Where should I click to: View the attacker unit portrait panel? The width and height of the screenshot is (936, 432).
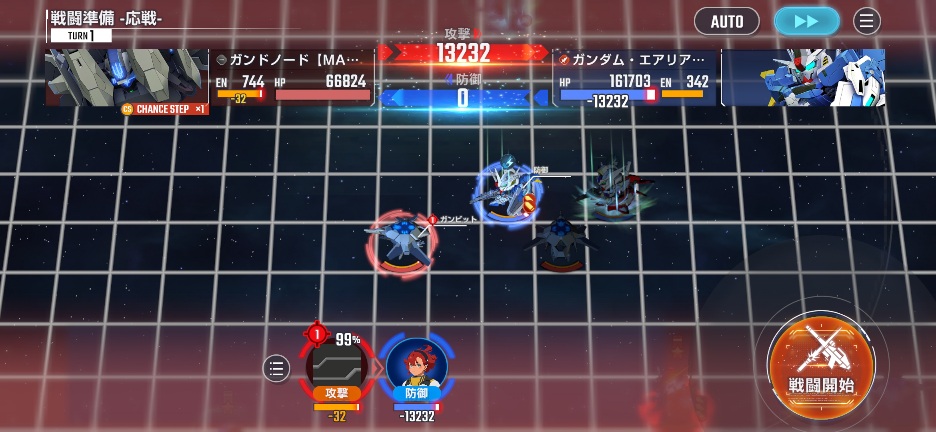pos(127,77)
